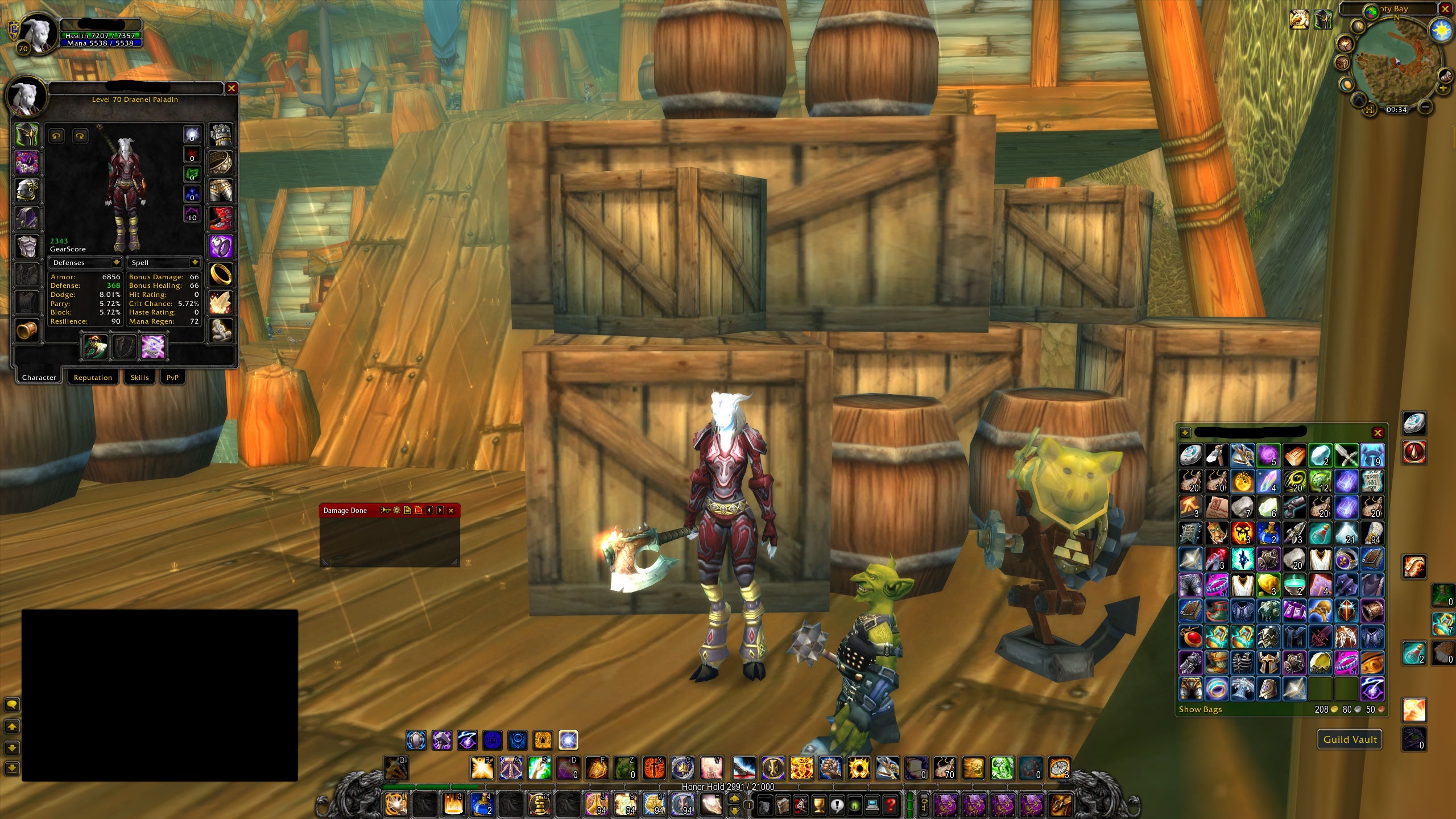Close the character sheet window
This screenshot has width=1456, height=819.
(x=231, y=88)
